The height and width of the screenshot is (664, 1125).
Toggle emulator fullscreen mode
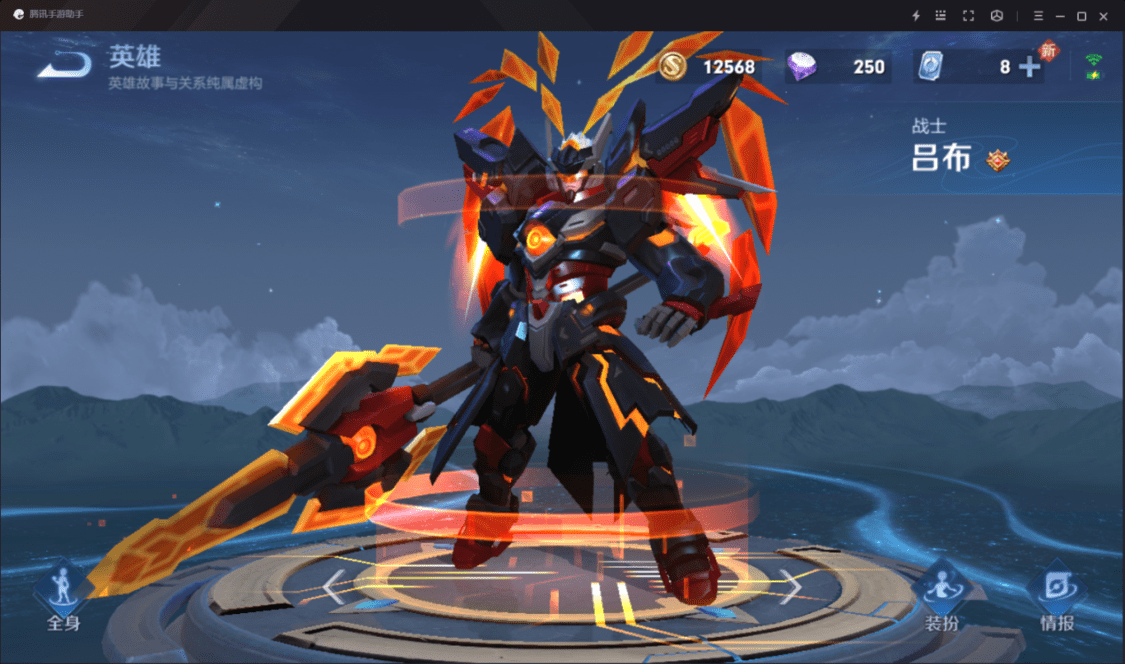click(968, 16)
